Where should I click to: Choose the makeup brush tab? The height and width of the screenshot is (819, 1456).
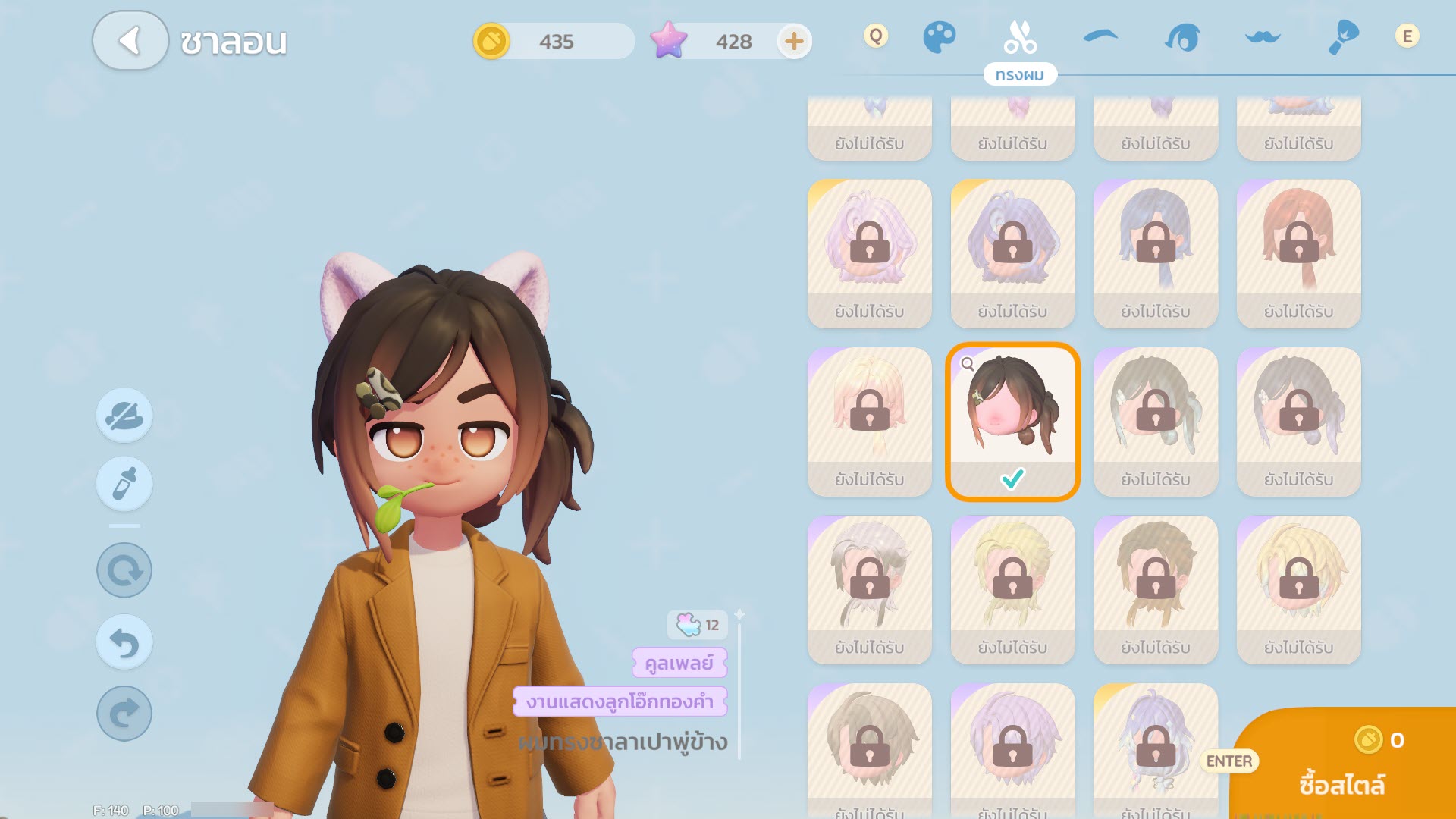tap(1343, 38)
